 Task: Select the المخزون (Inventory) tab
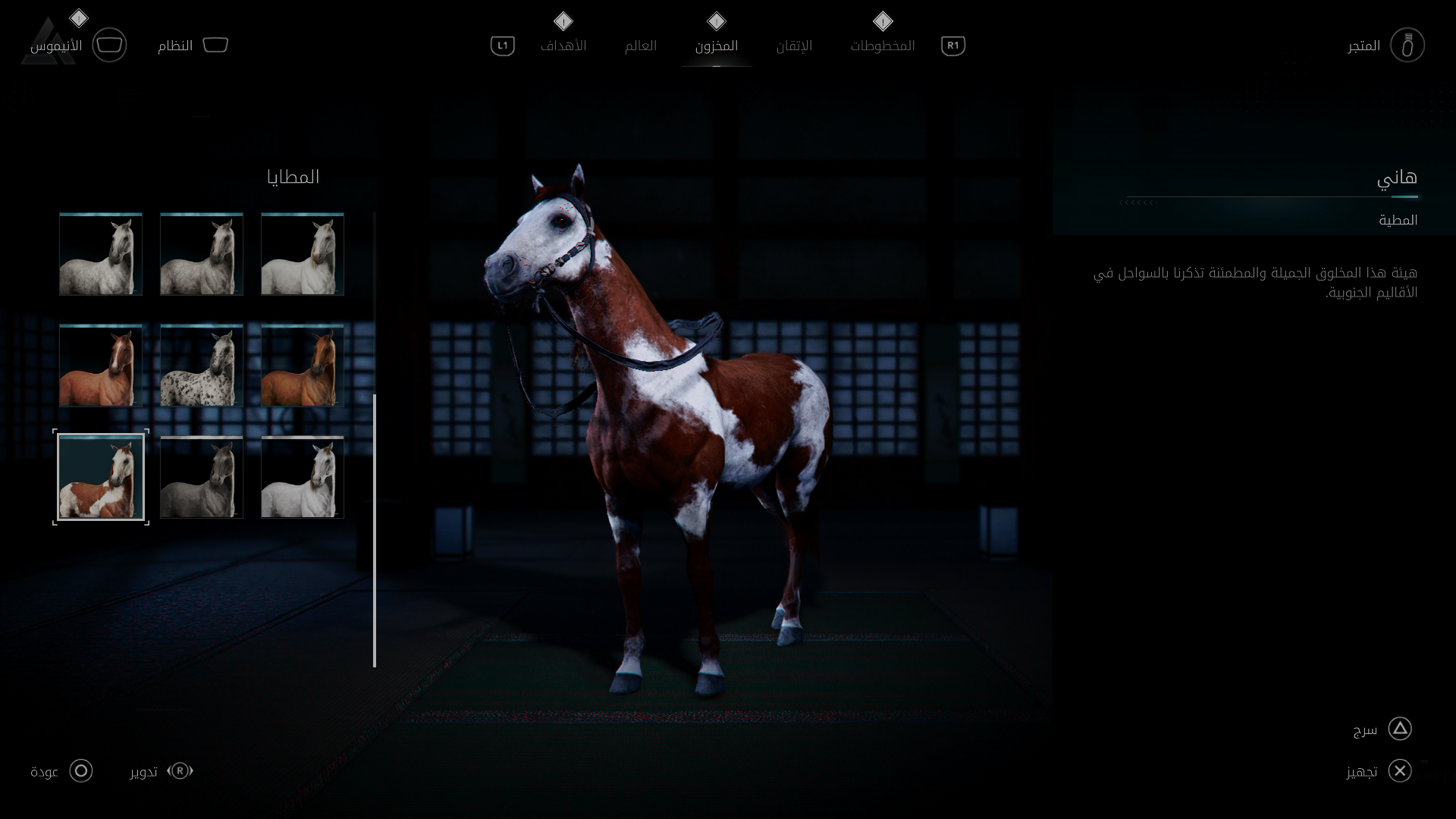717,45
